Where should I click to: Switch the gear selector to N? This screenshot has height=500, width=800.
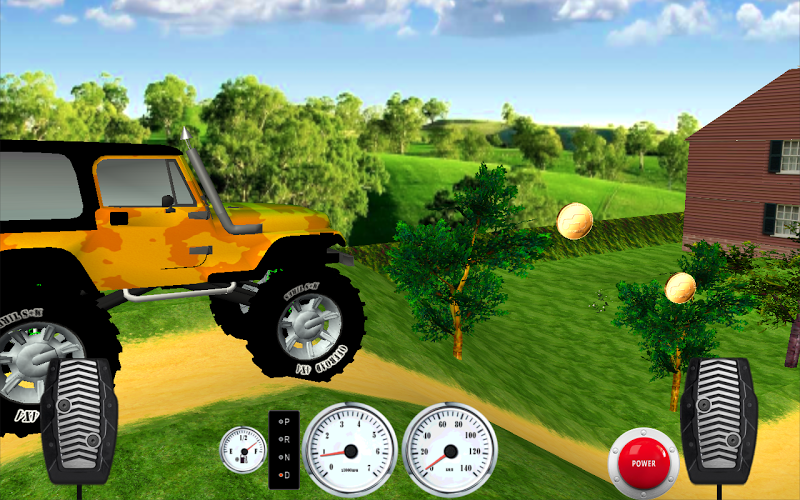click(x=284, y=455)
